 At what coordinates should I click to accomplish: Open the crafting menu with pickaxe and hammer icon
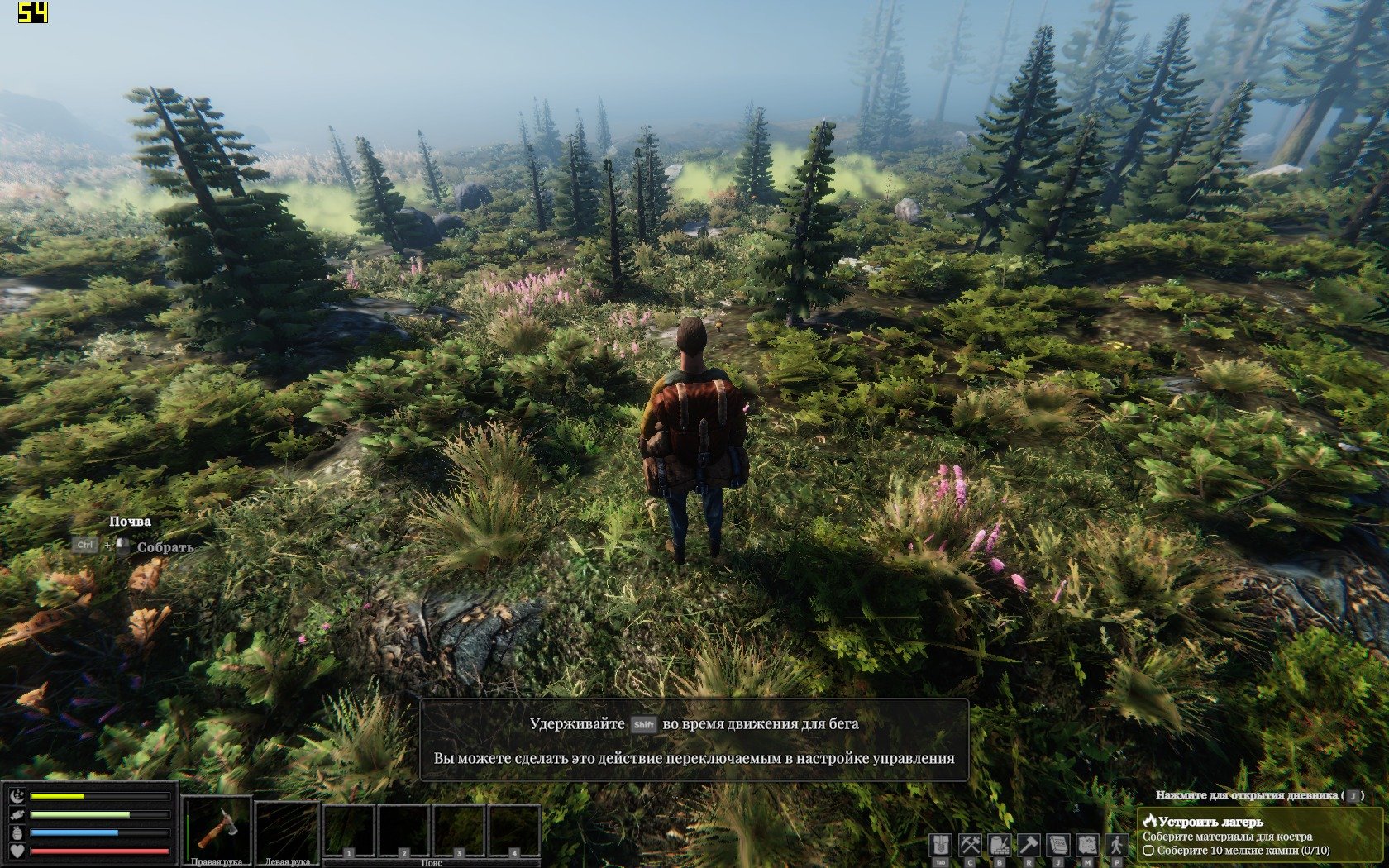point(970,845)
